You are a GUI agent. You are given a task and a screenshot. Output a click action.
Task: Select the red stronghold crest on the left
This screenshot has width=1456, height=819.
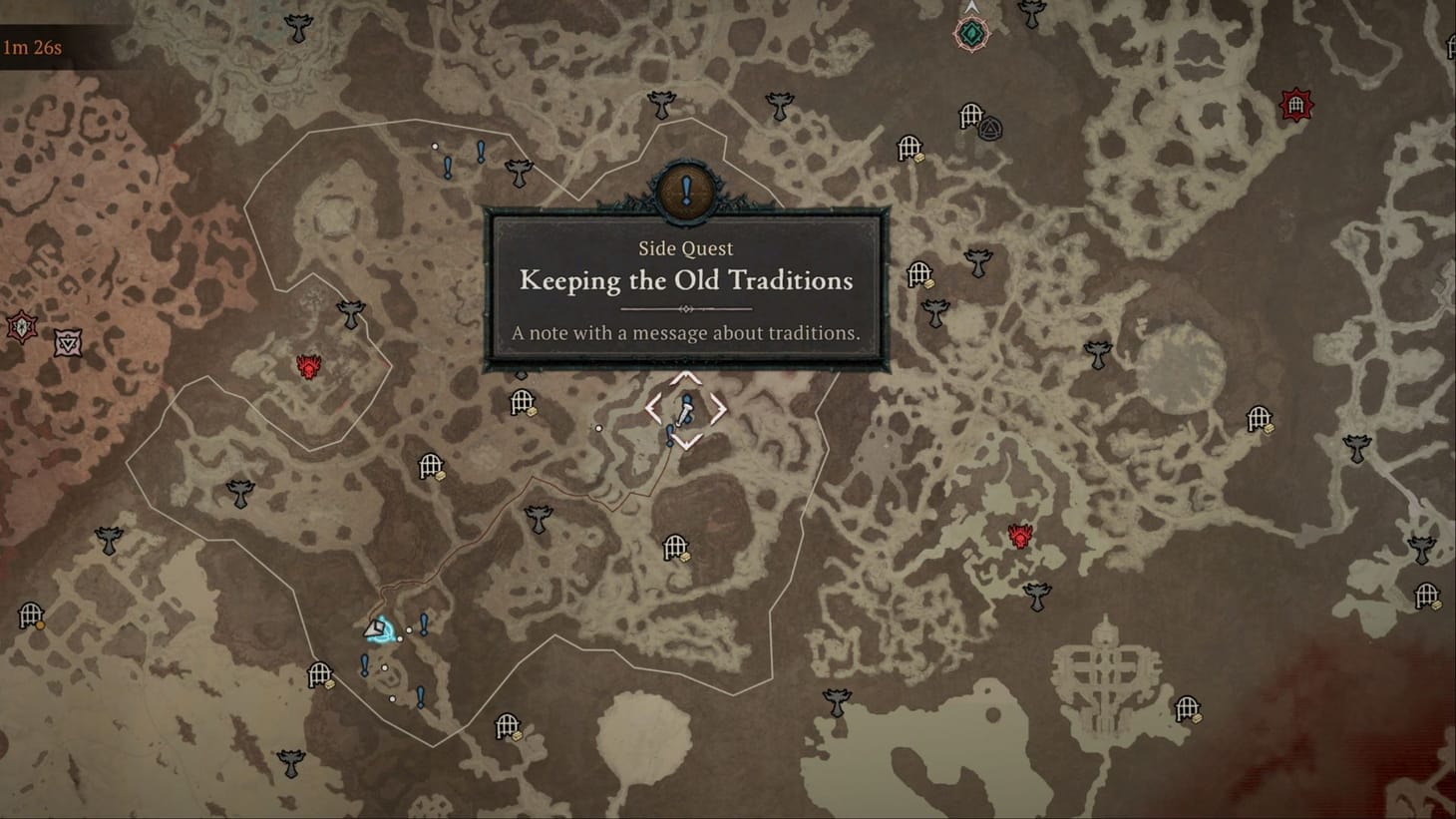pos(307,367)
